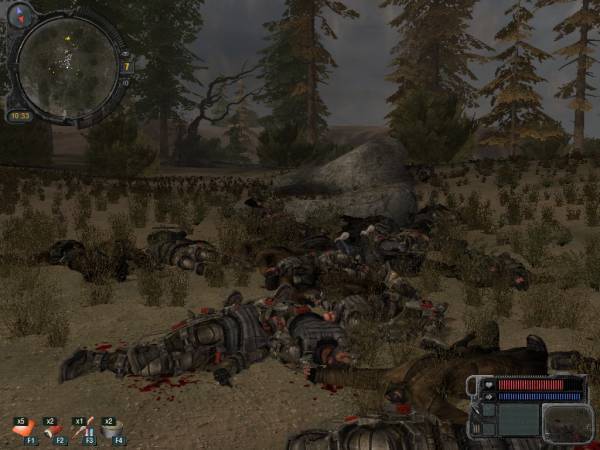Select the F3 quick slot item
The width and height of the screenshot is (600, 450).
click(x=82, y=429)
